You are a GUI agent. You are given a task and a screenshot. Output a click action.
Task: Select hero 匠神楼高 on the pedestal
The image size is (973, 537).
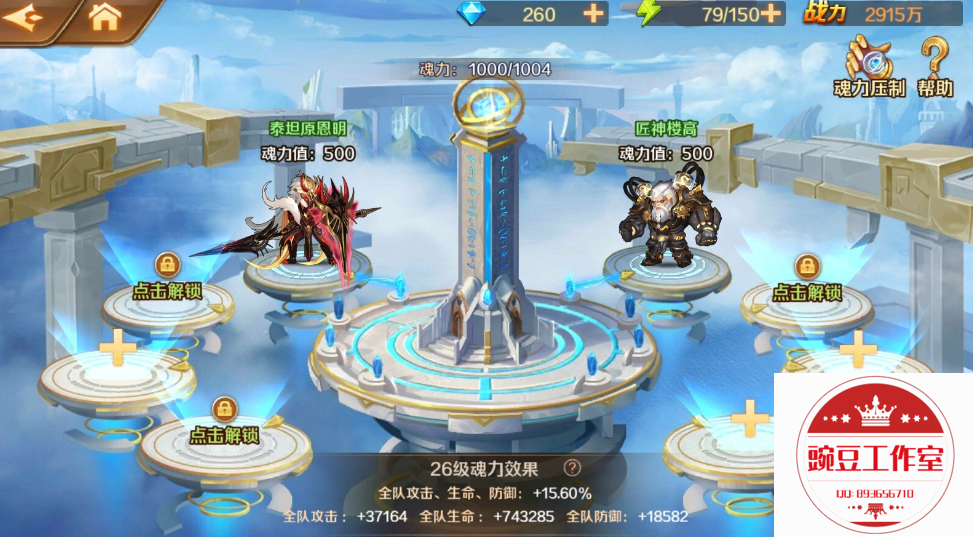pos(664,220)
